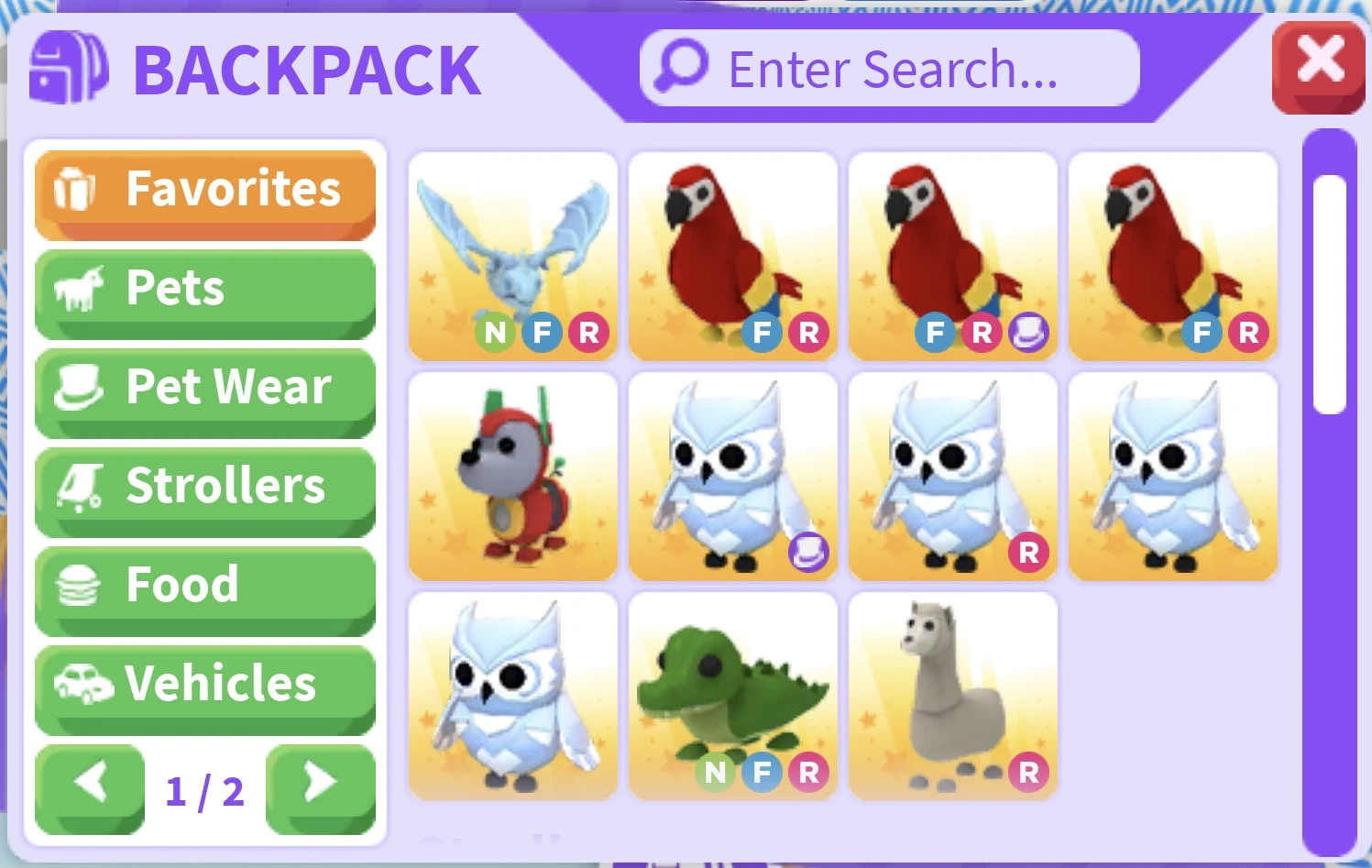1372x868 pixels.
Task: Select the snorkel dog pet
Action: [x=513, y=477]
